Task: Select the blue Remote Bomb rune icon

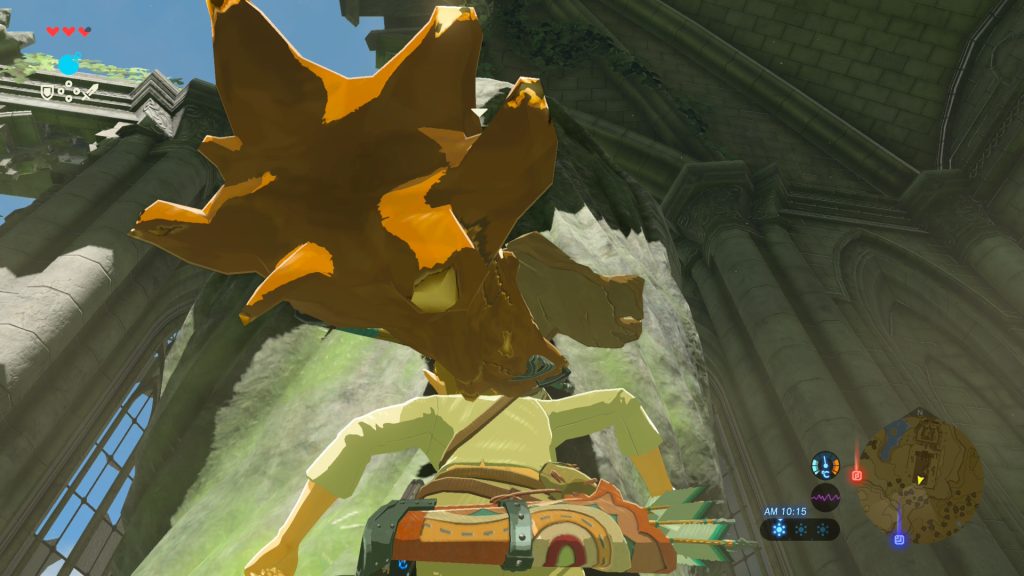Action: (68, 66)
